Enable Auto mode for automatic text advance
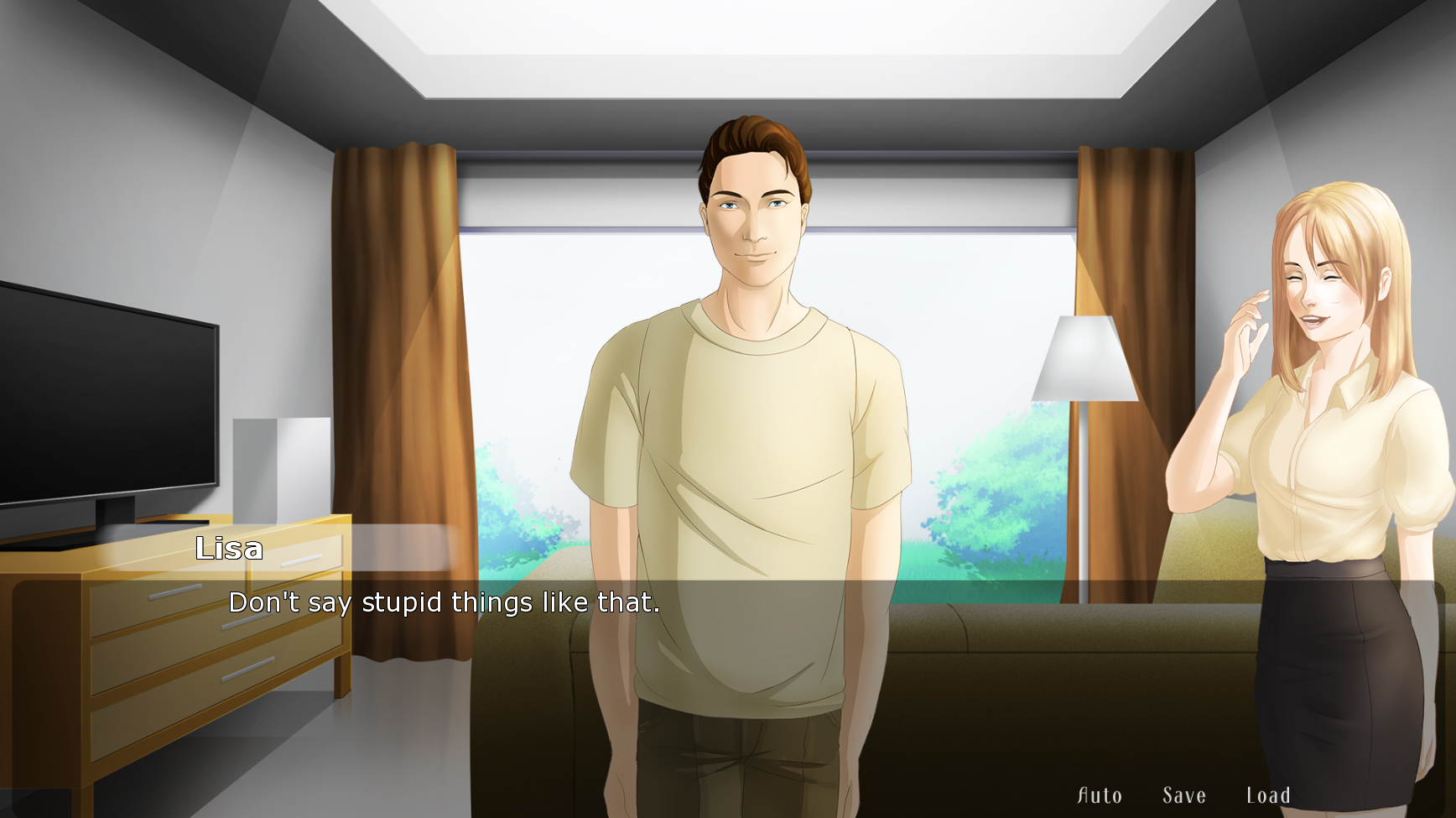Screen dimensions: 1456x818 1100,794
